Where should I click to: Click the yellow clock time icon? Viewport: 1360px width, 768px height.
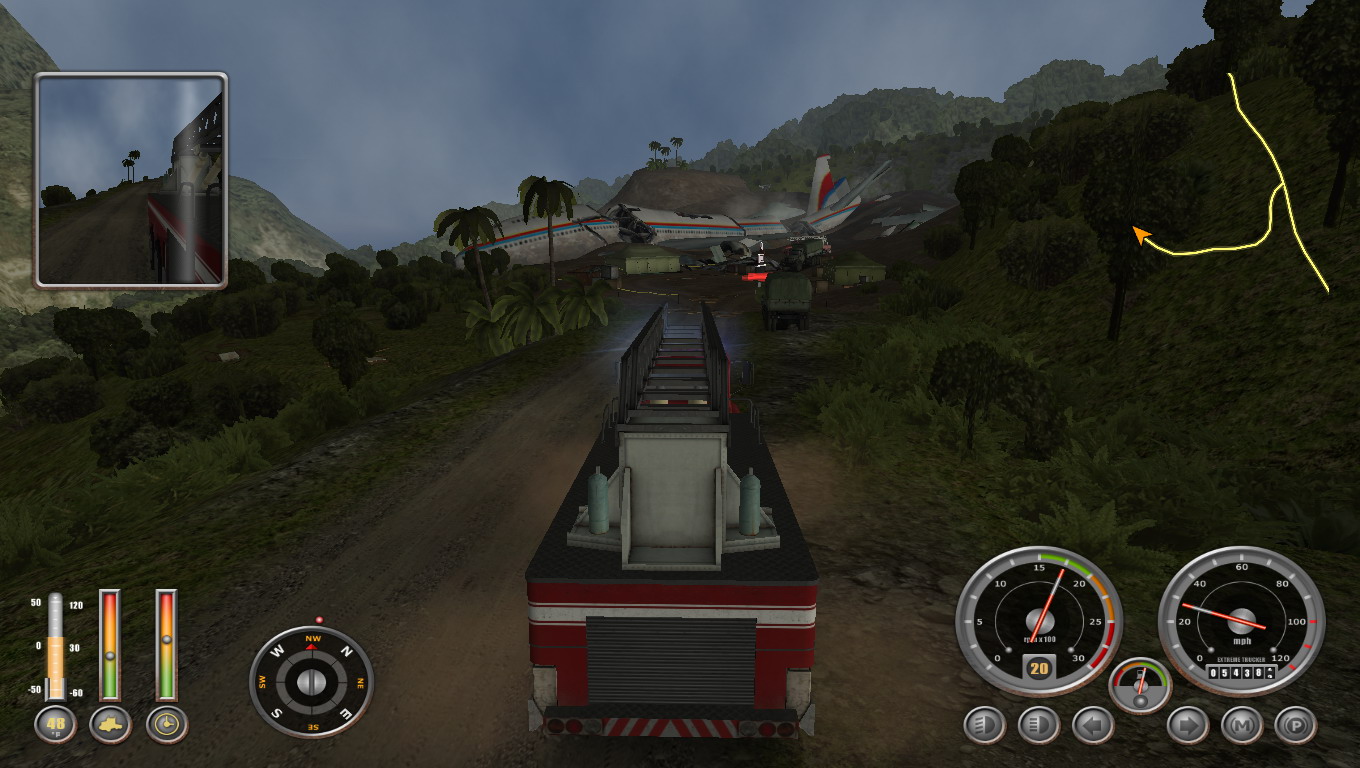tap(167, 724)
